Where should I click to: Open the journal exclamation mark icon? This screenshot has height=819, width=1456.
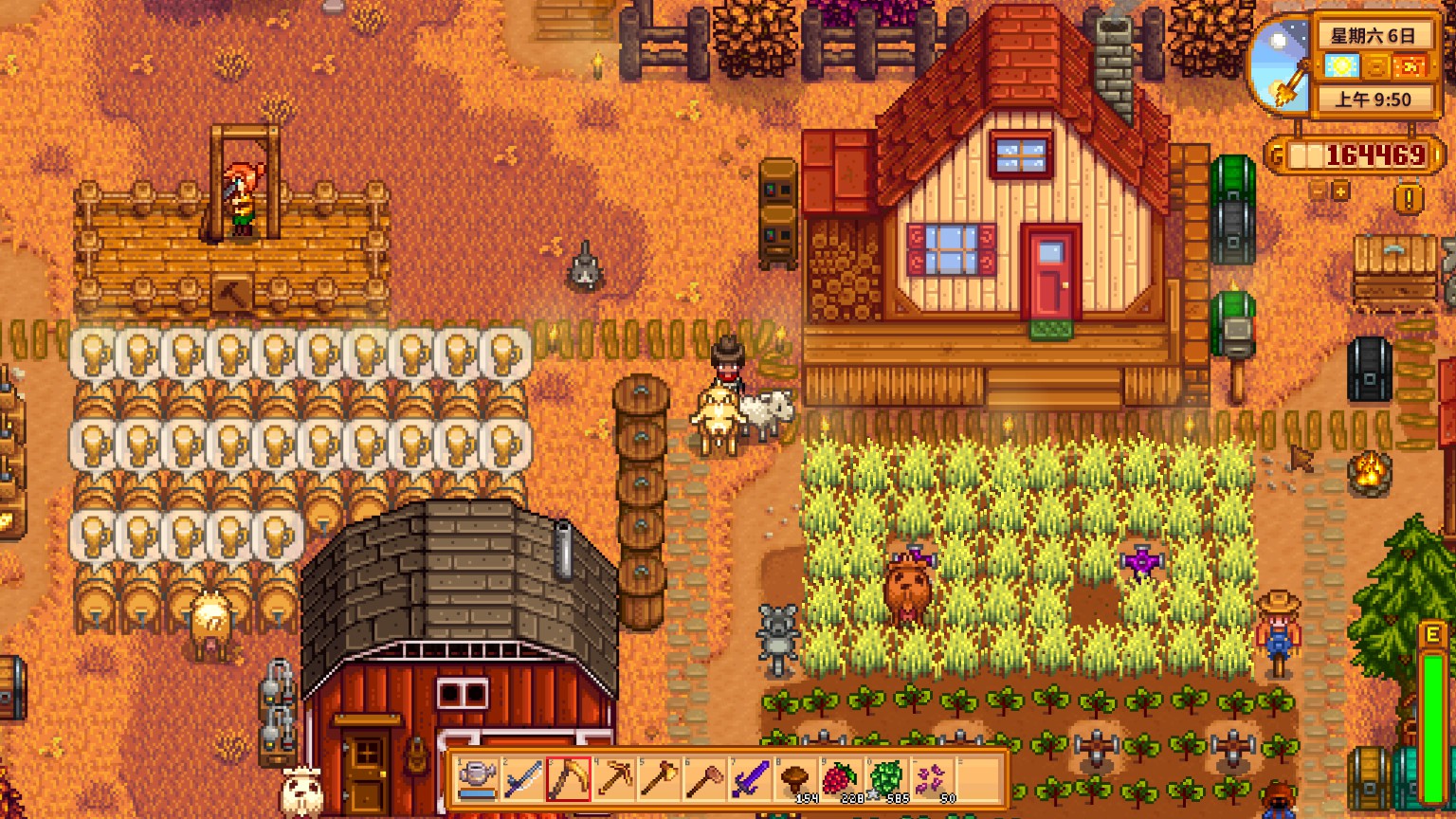tap(1409, 198)
